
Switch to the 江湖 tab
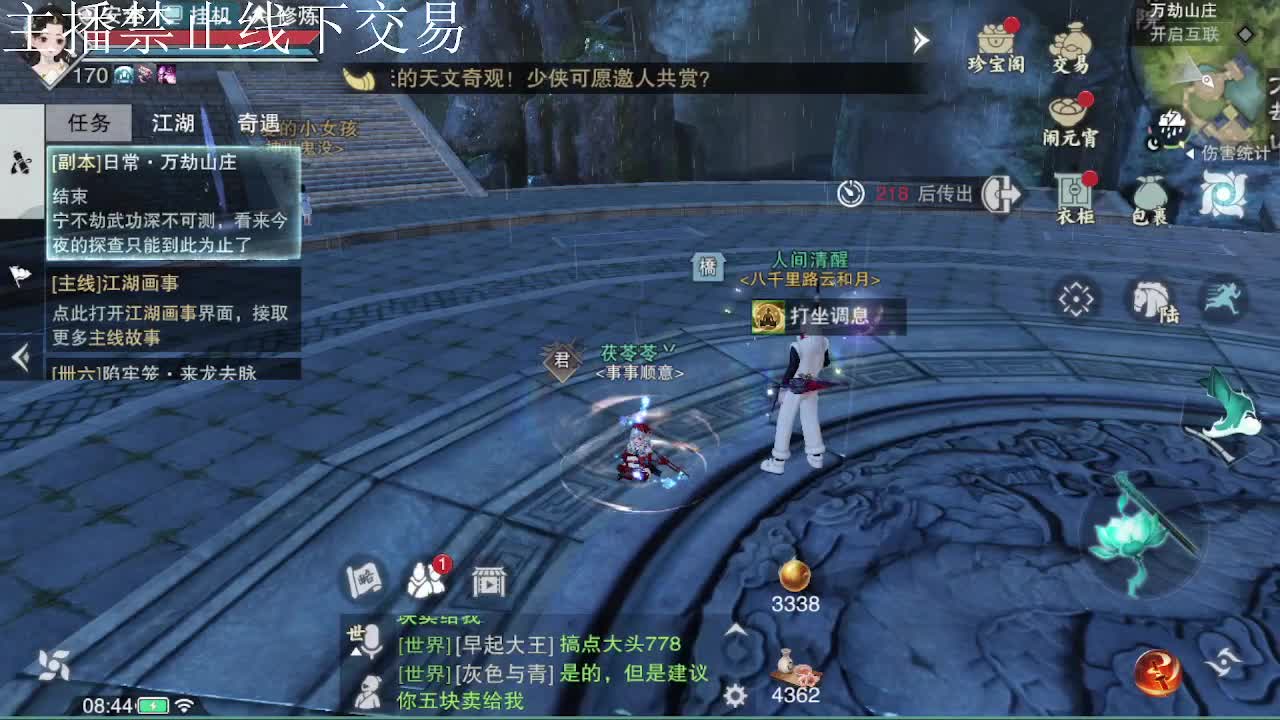point(175,122)
